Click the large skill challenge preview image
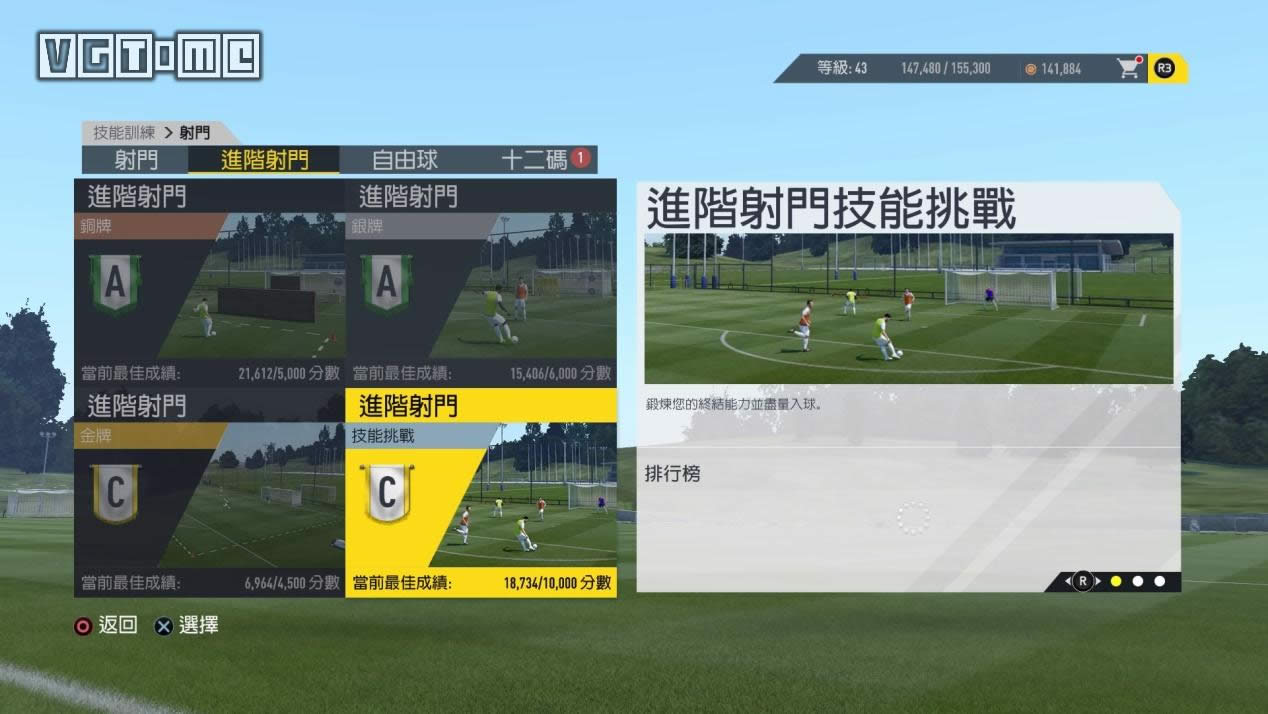Viewport: 1268px width, 714px height. point(908,308)
